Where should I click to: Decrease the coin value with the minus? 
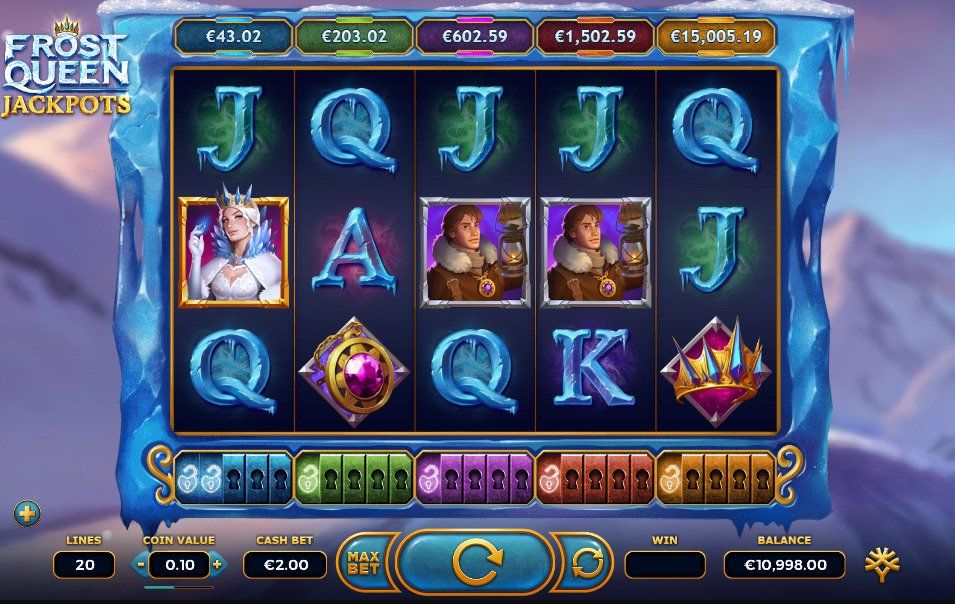[141, 564]
